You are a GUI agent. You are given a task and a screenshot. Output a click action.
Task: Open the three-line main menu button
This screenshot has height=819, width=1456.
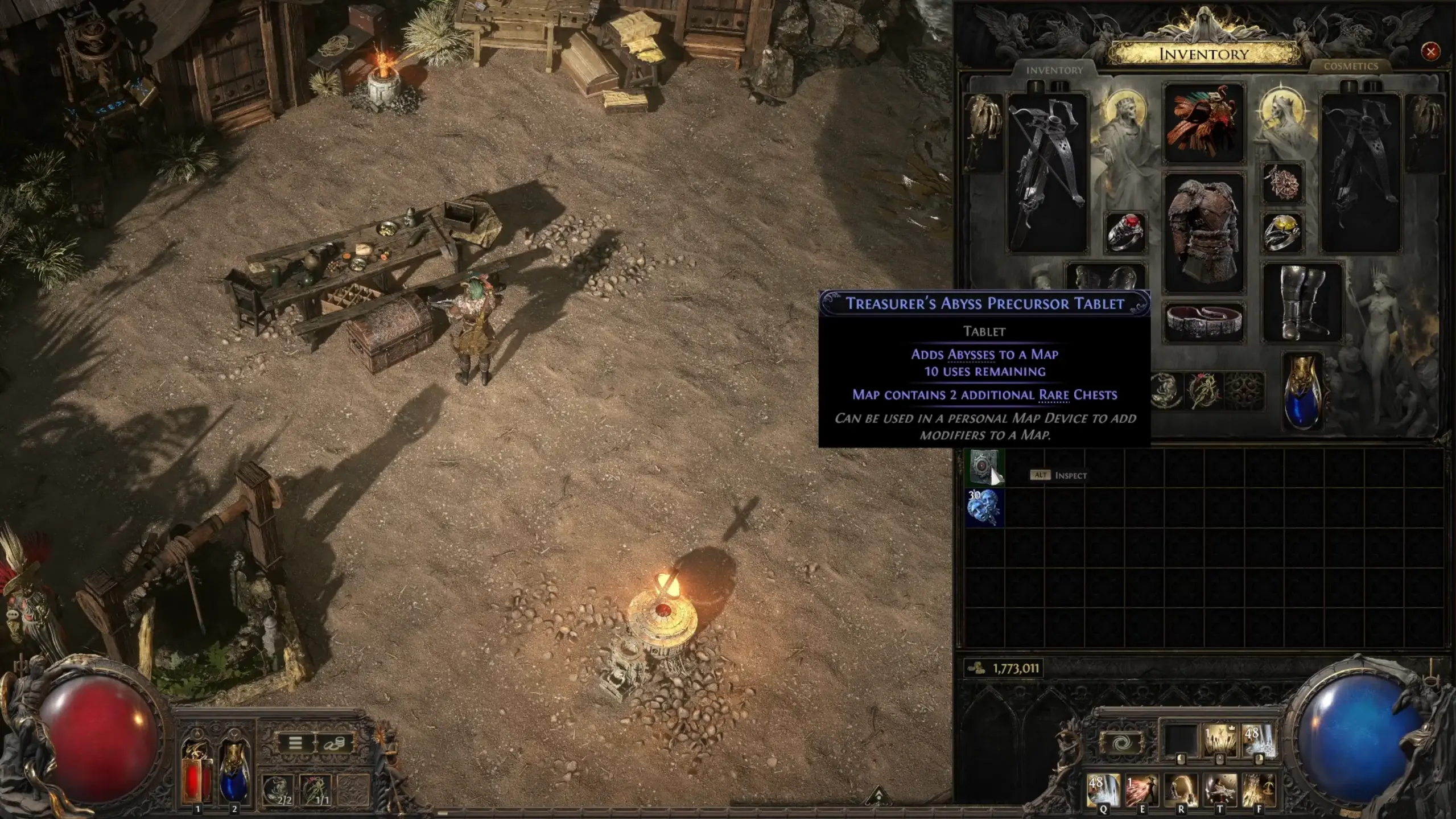pyautogui.click(x=295, y=743)
